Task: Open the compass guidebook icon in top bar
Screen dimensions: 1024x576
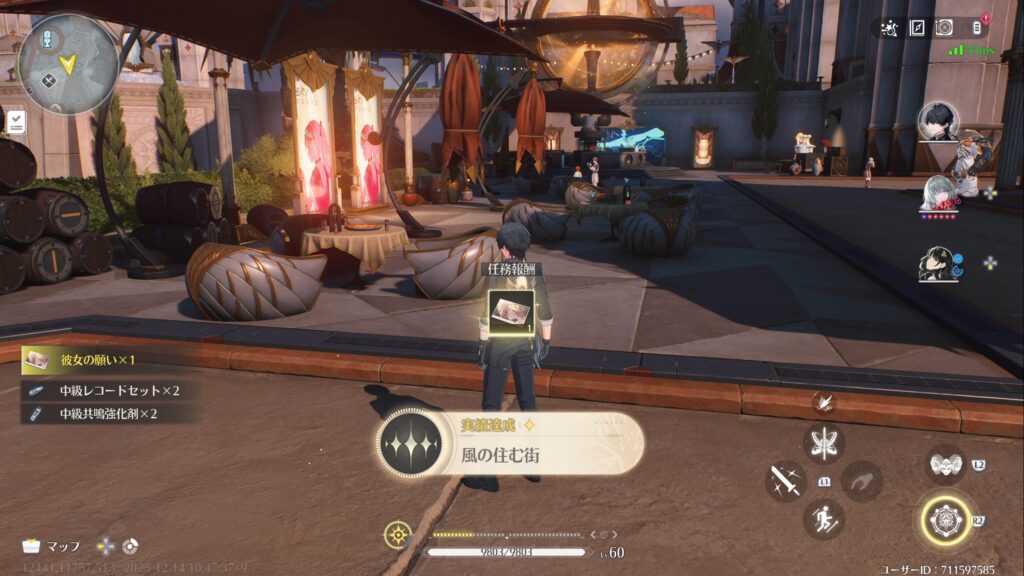Action: [x=916, y=28]
